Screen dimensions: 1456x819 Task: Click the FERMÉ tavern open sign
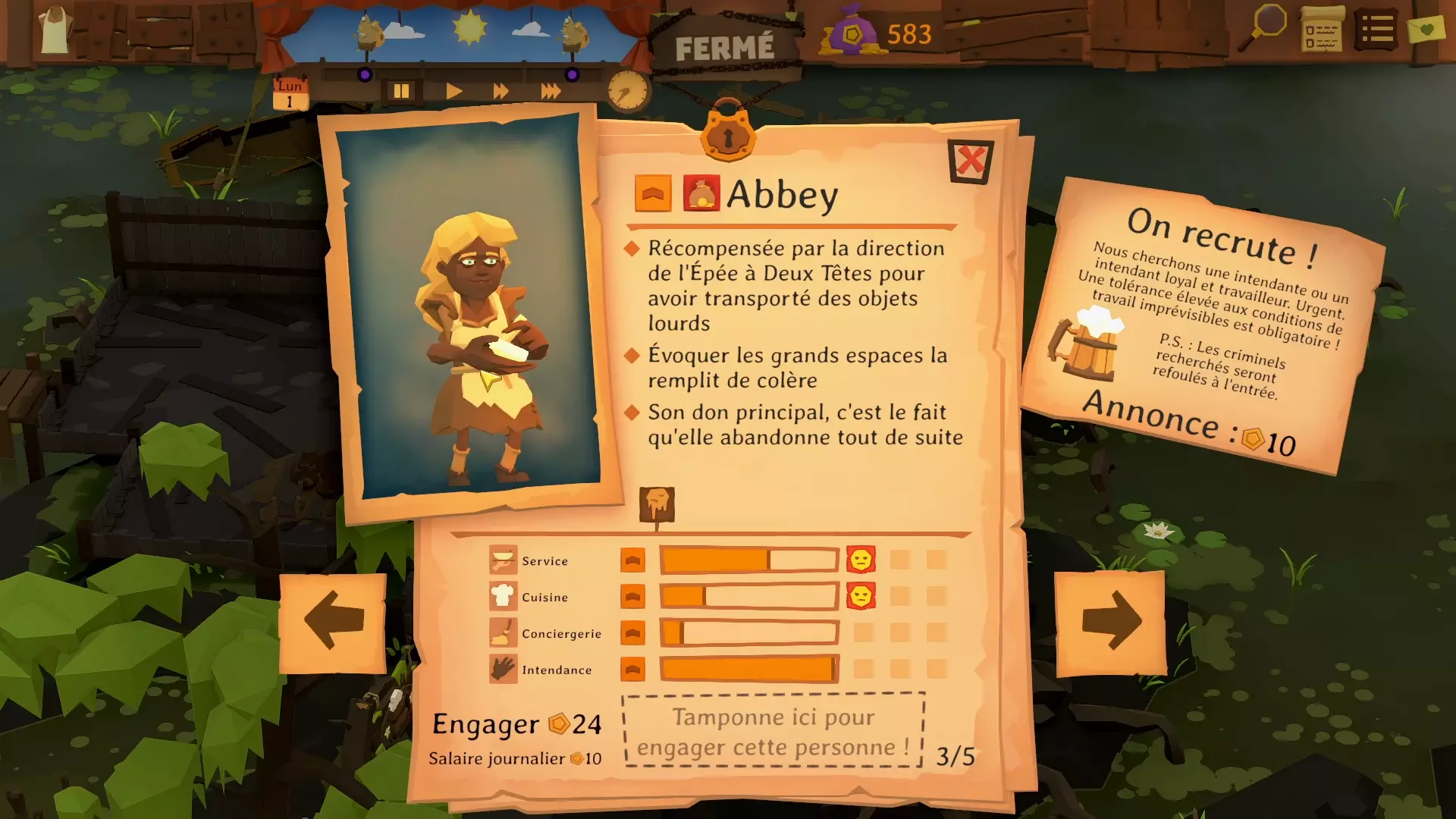[x=724, y=49]
